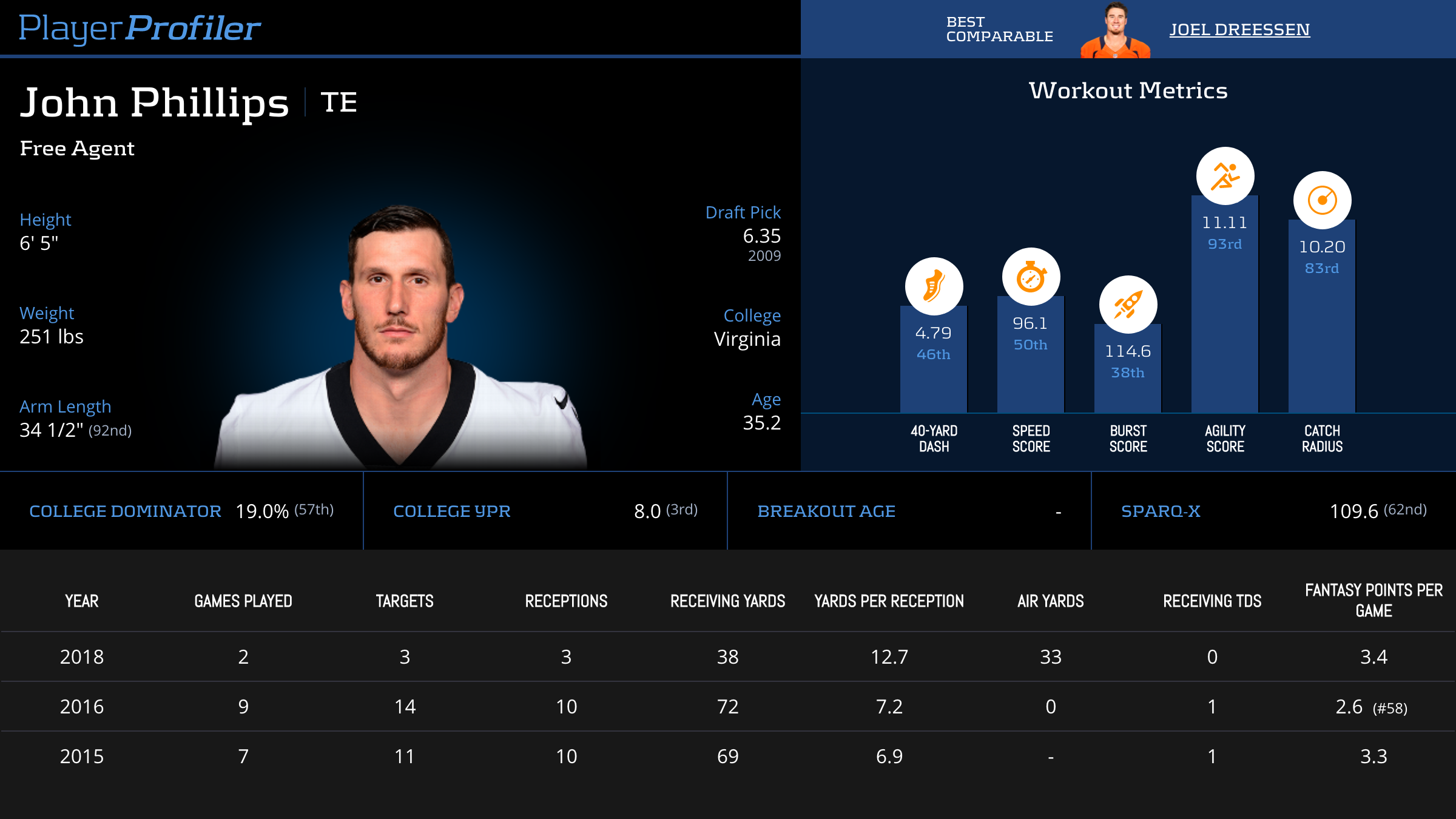Image resolution: width=1456 pixels, height=819 pixels.
Task: Open the SPARQ-x metric label
Action: (1161, 511)
